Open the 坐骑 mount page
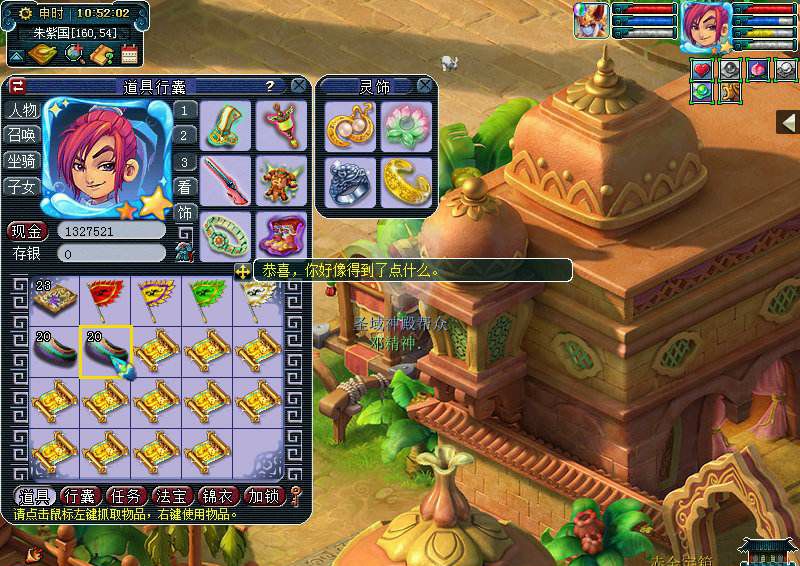This screenshot has height=566, width=800. click(x=21, y=160)
